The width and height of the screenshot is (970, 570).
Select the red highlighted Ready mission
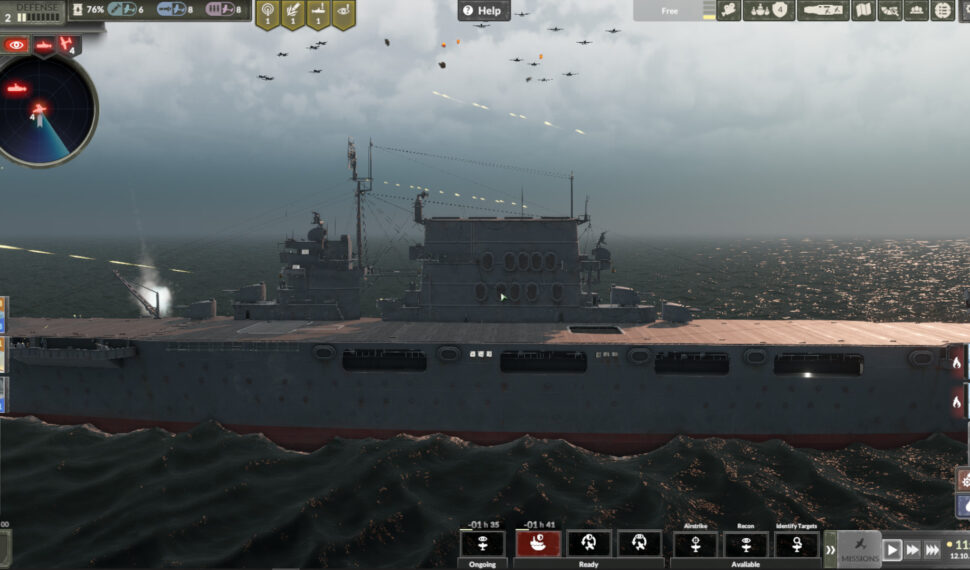click(538, 543)
